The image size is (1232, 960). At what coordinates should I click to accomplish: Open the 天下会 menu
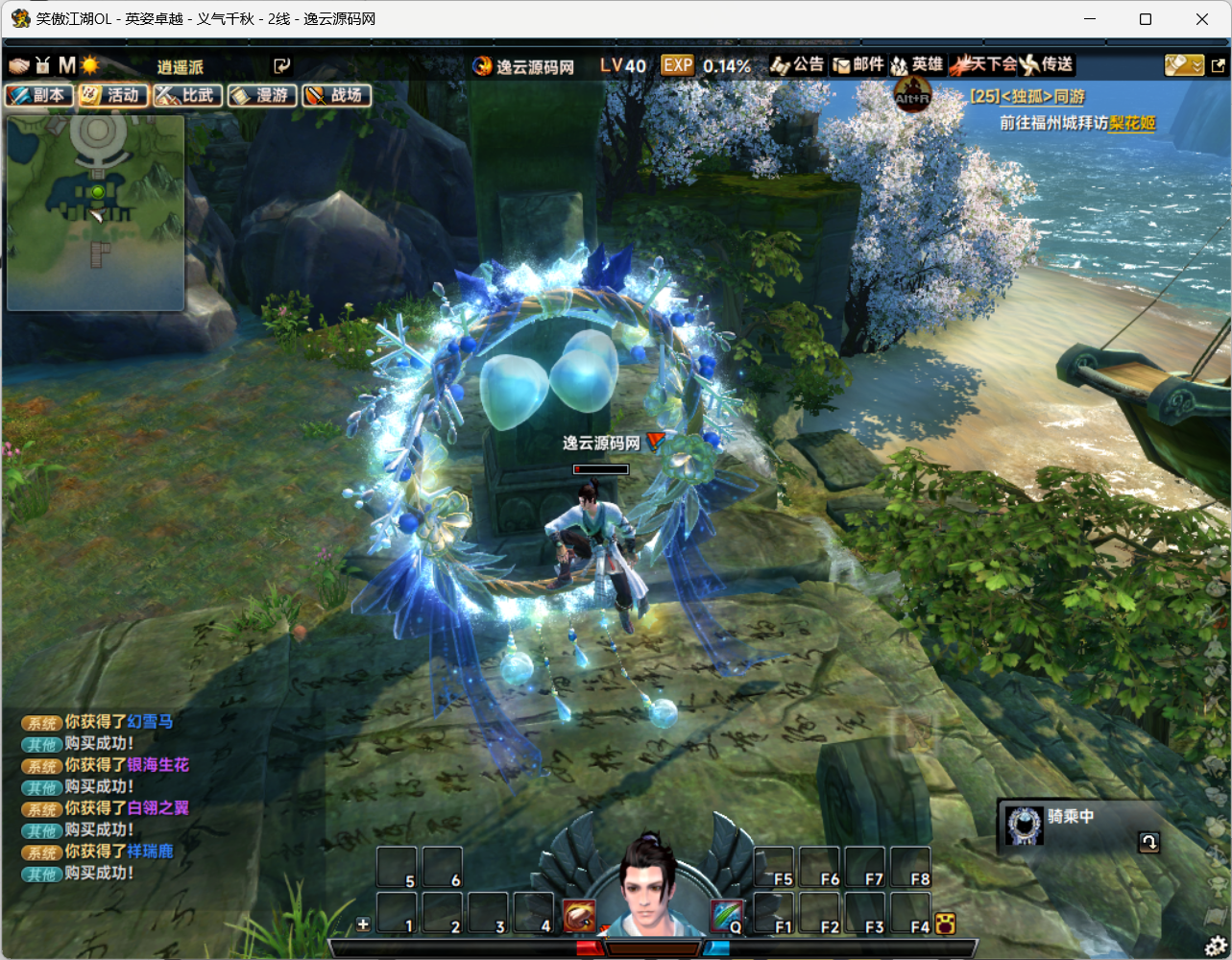tap(982, 65)
